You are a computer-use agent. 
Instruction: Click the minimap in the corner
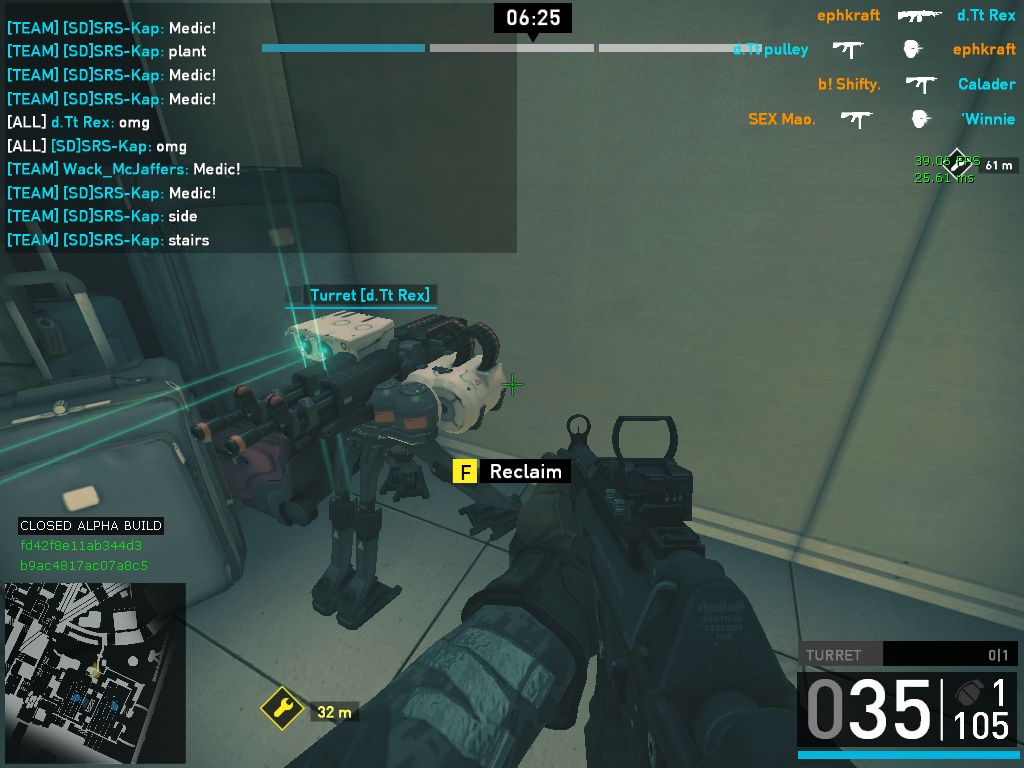pyautogui.click(x=95, y=673)
